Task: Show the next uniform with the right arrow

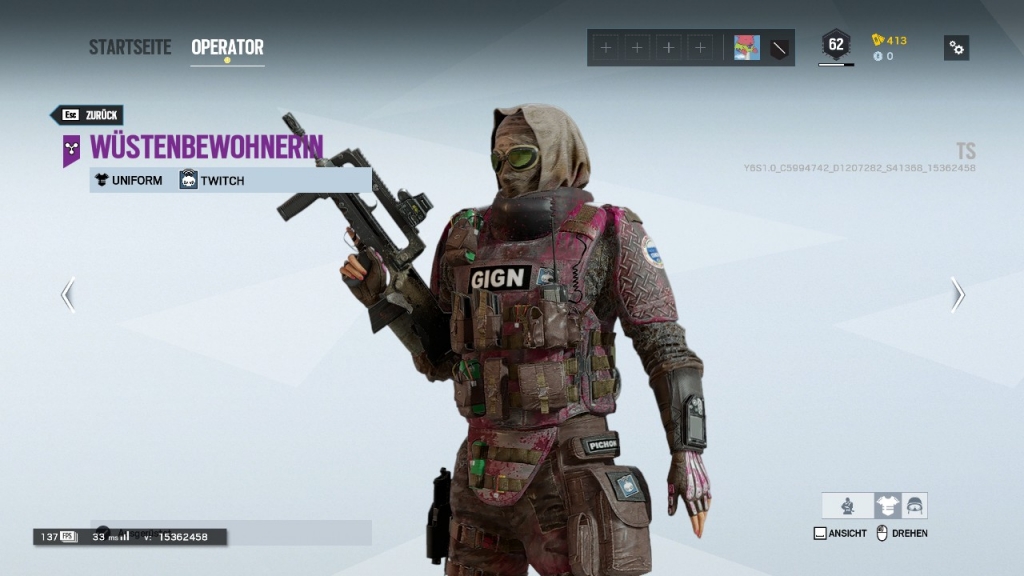Action: (957, 295)
